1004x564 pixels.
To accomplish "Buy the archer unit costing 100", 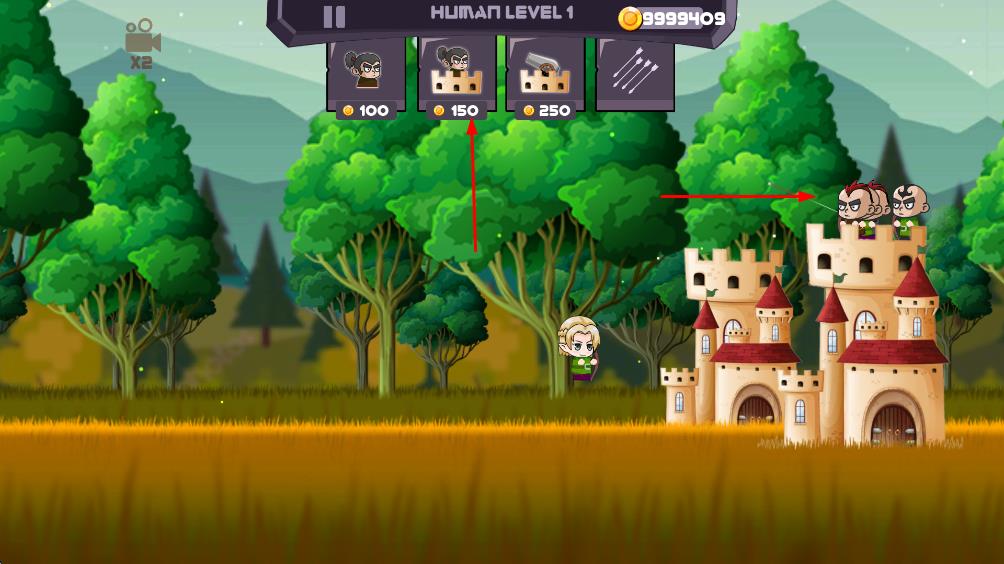I will [x=366, y=75].
